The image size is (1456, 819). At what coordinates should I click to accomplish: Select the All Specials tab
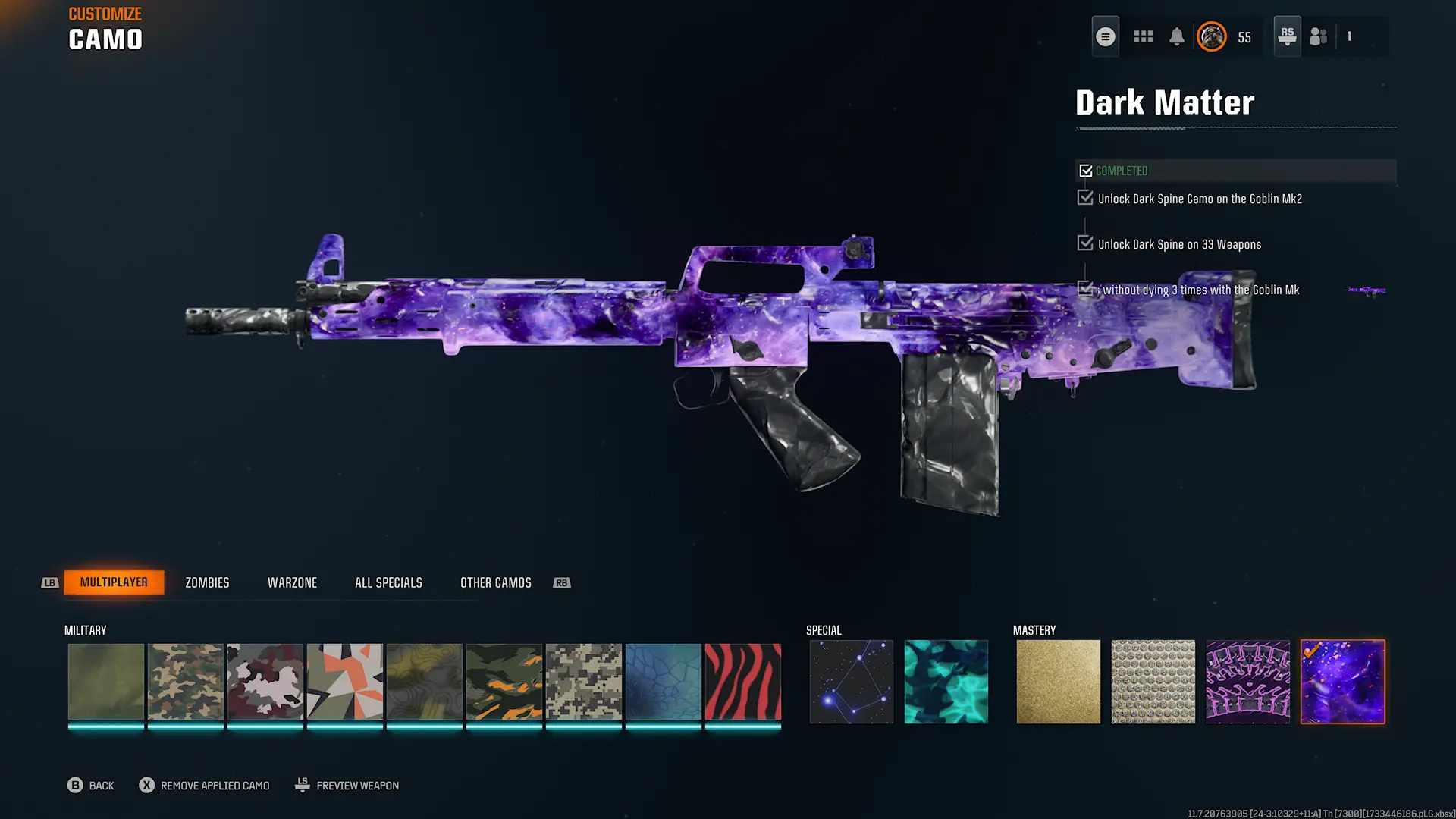point(388,582)
